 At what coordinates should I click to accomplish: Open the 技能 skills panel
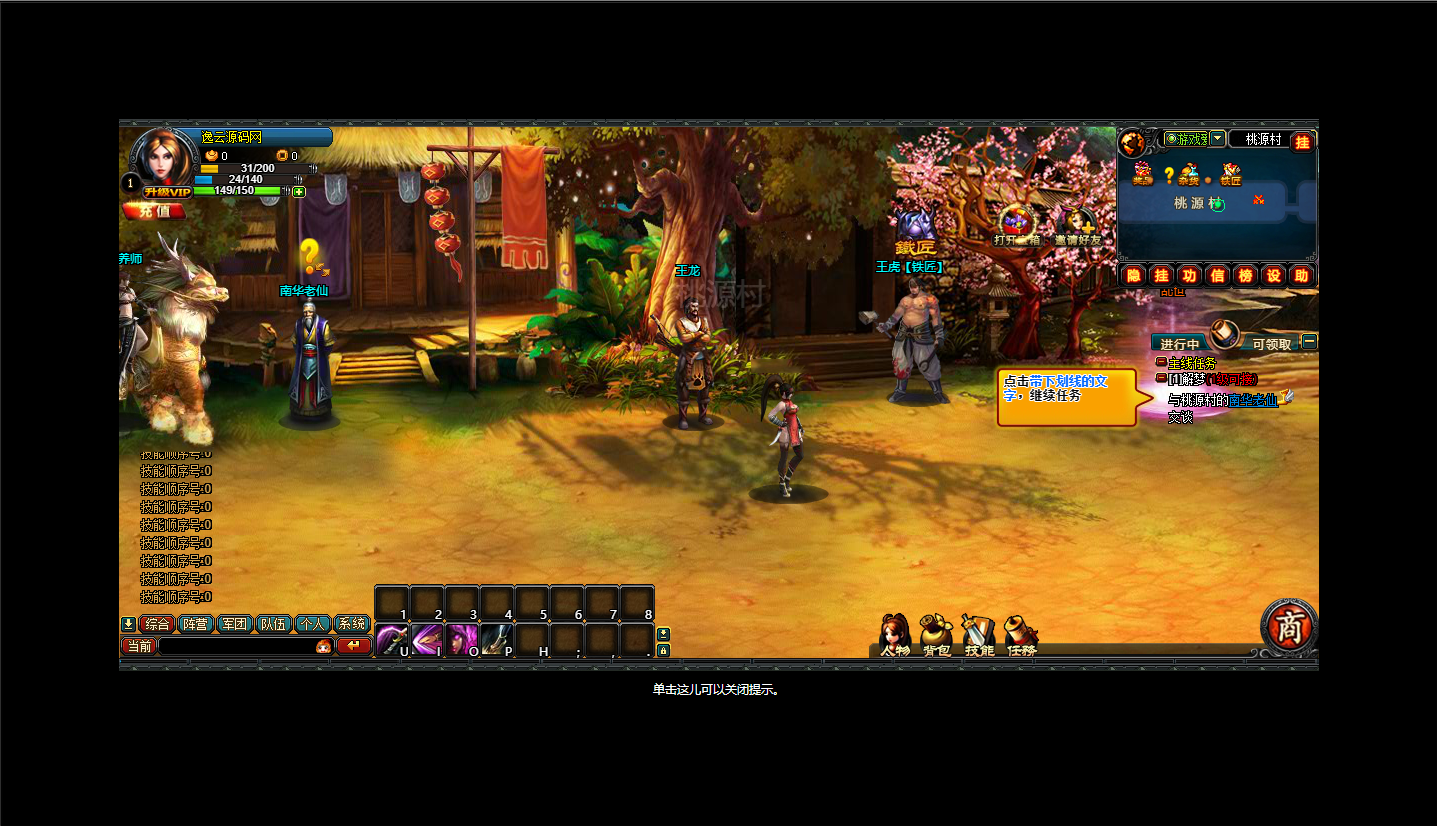(x=979, y=636)
